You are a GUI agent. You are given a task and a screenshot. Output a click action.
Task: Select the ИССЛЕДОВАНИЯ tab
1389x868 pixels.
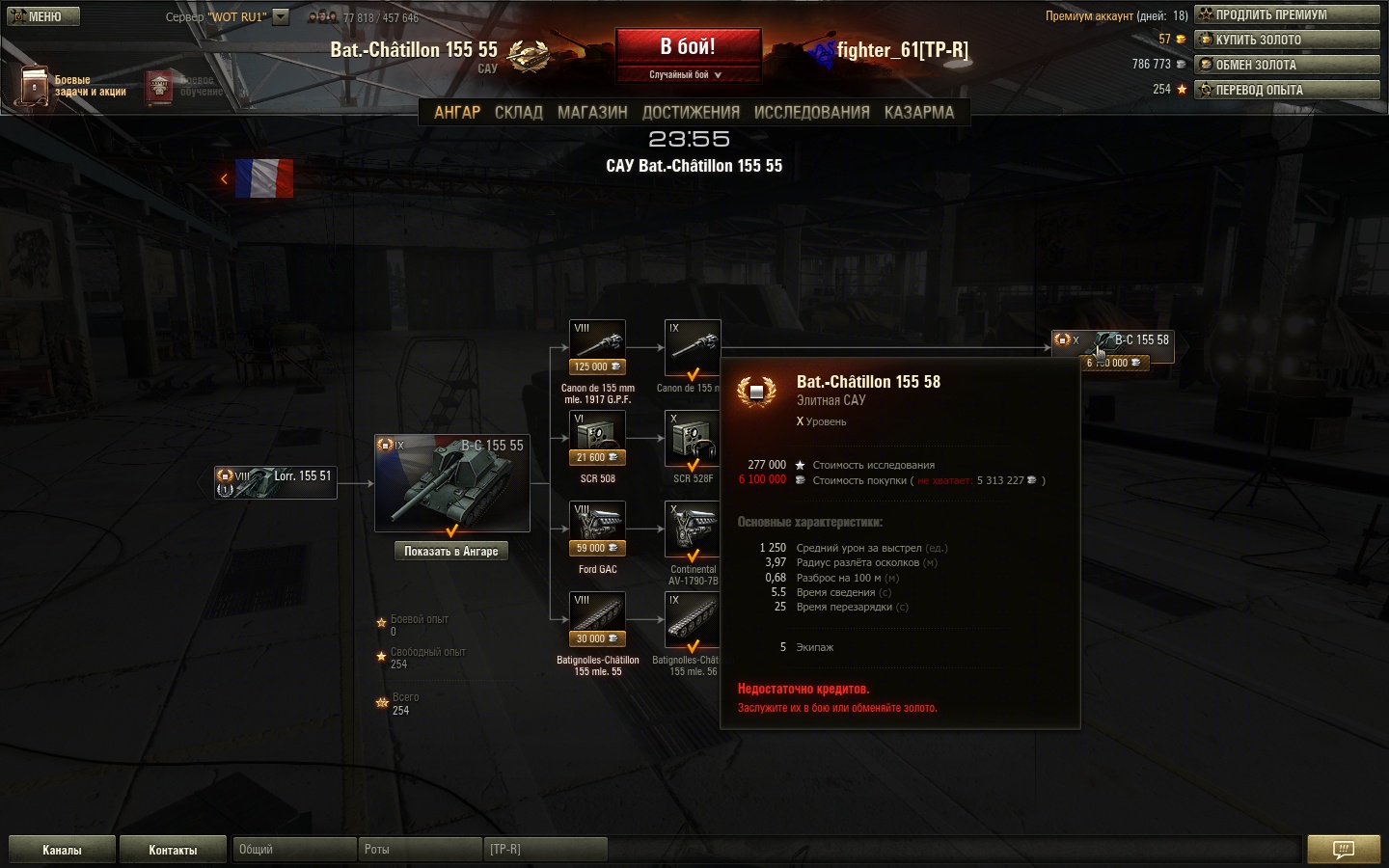pyautogui.click(x=811, y=112)
